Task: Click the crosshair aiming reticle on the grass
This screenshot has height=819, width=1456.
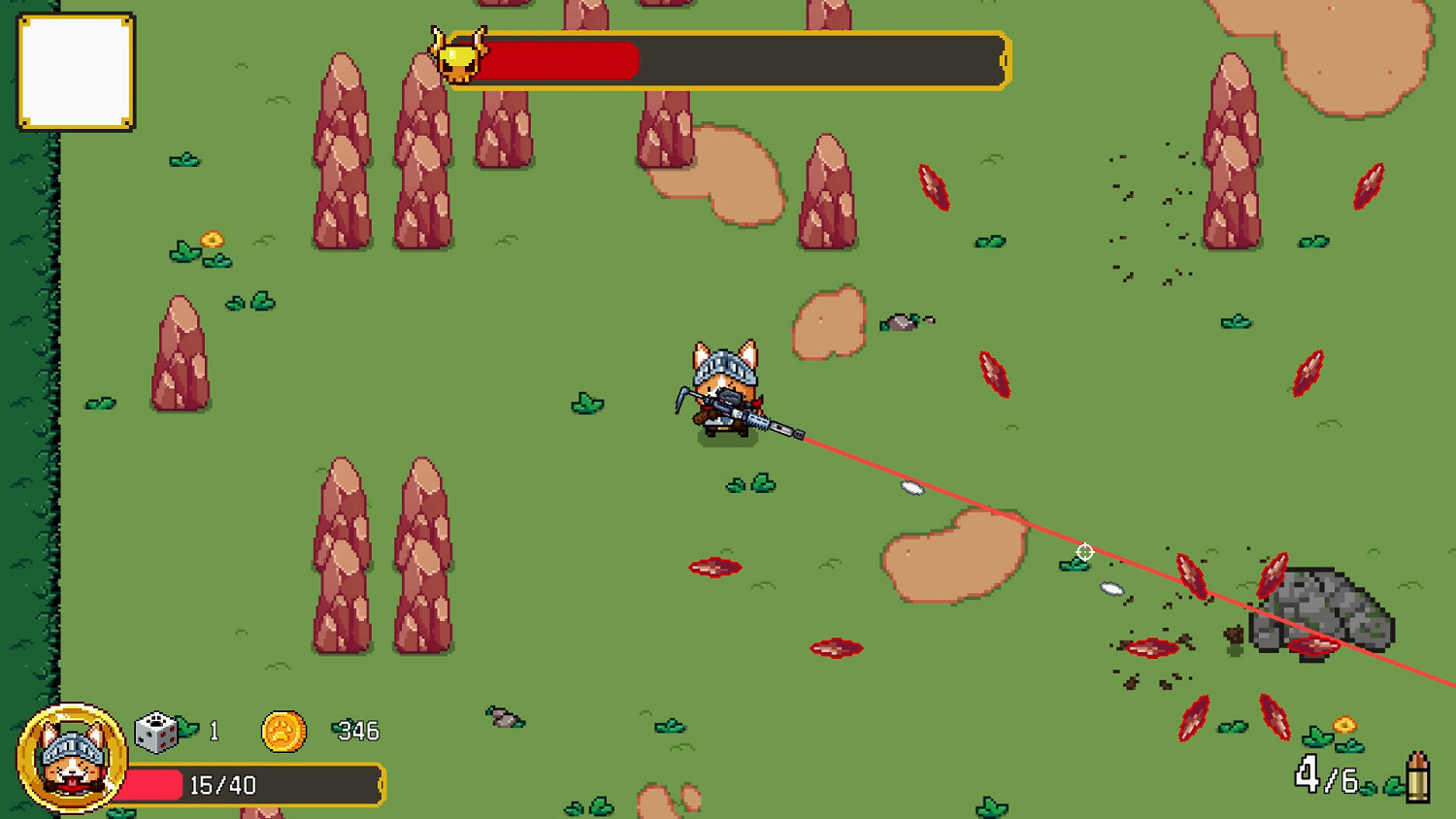Action: click(x=1084, y=551)
